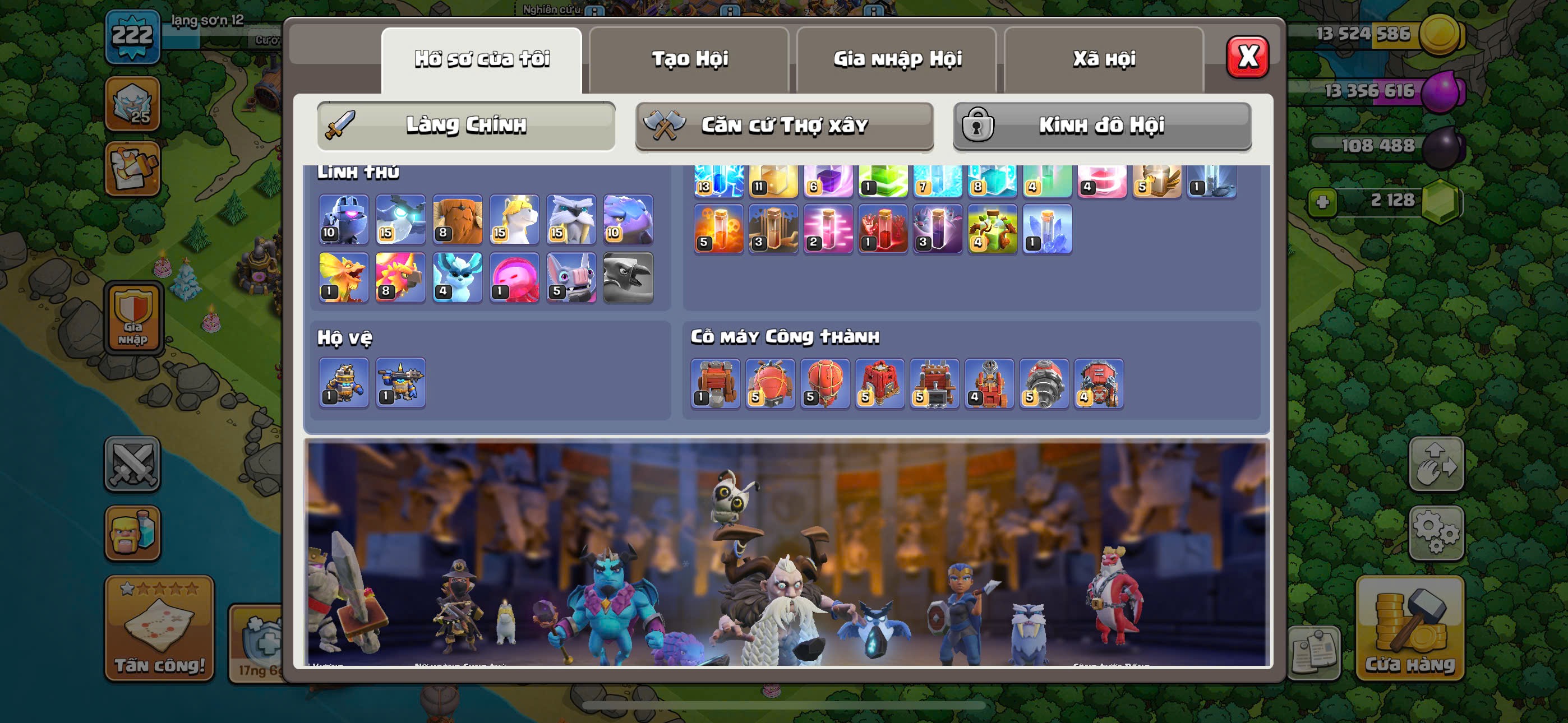Open the Gia nhập Hội tab

pos(897,59)
